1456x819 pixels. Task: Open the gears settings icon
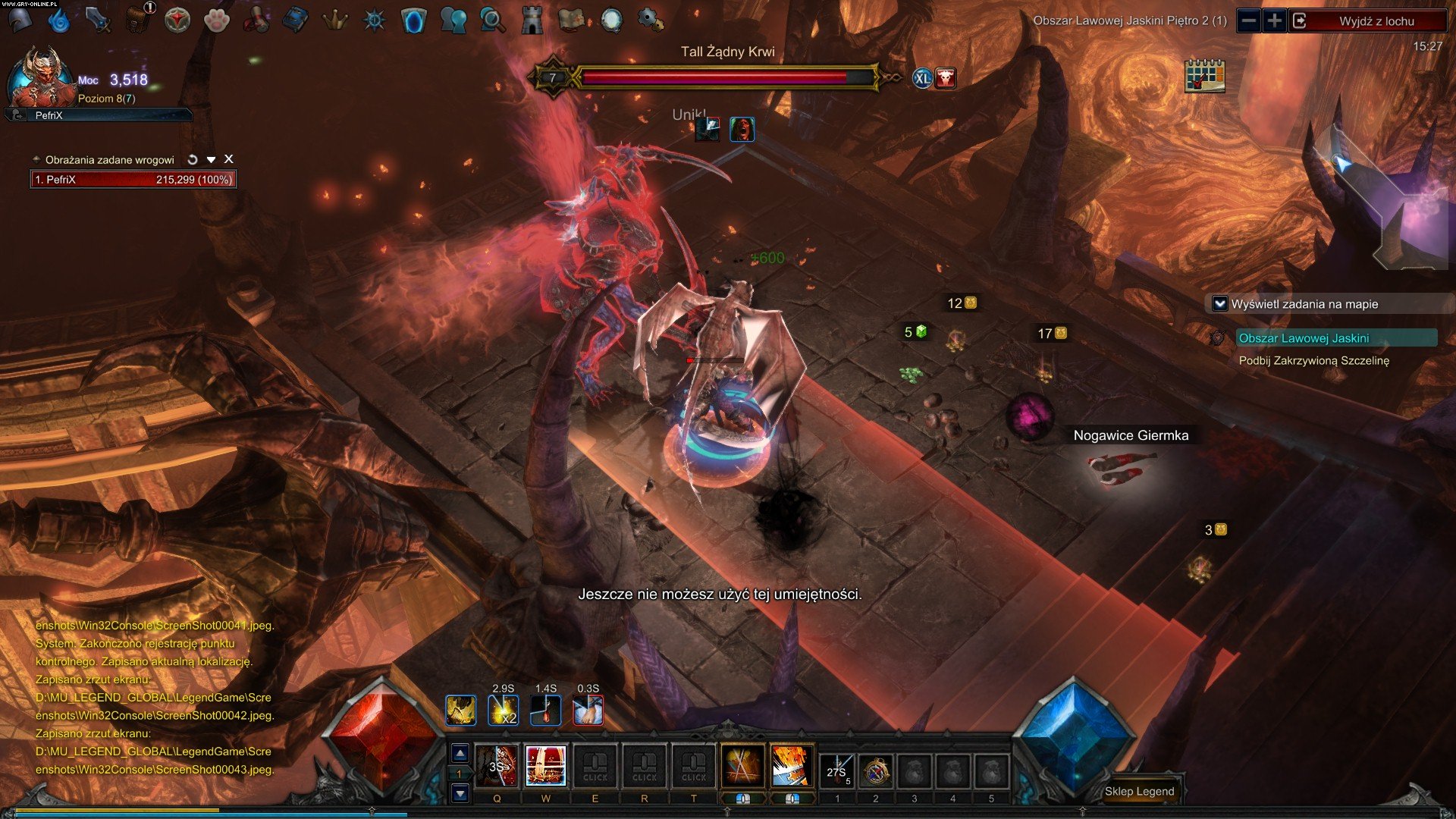[650, 20]
